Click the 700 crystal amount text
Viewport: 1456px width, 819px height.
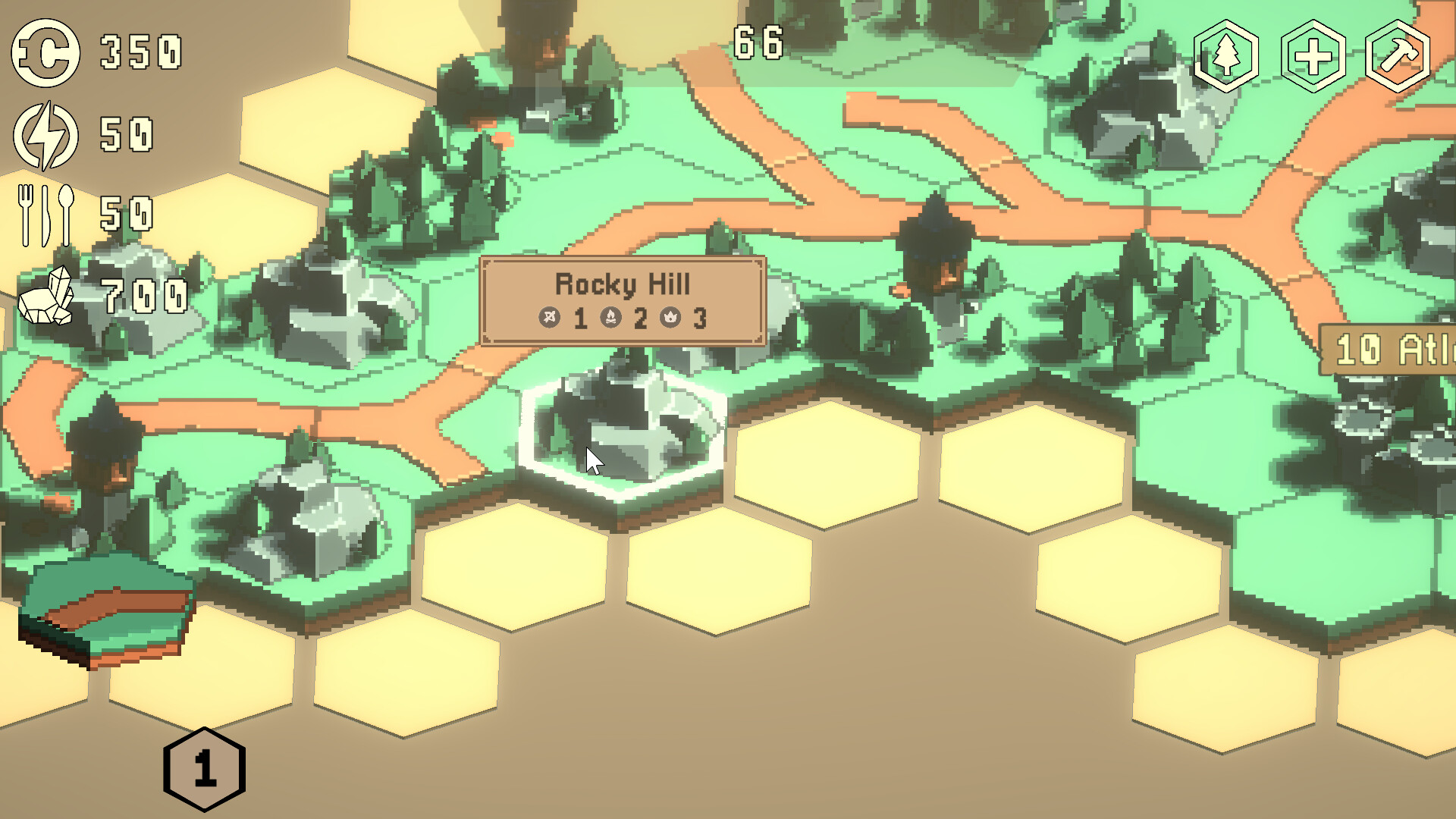[144, 296]
